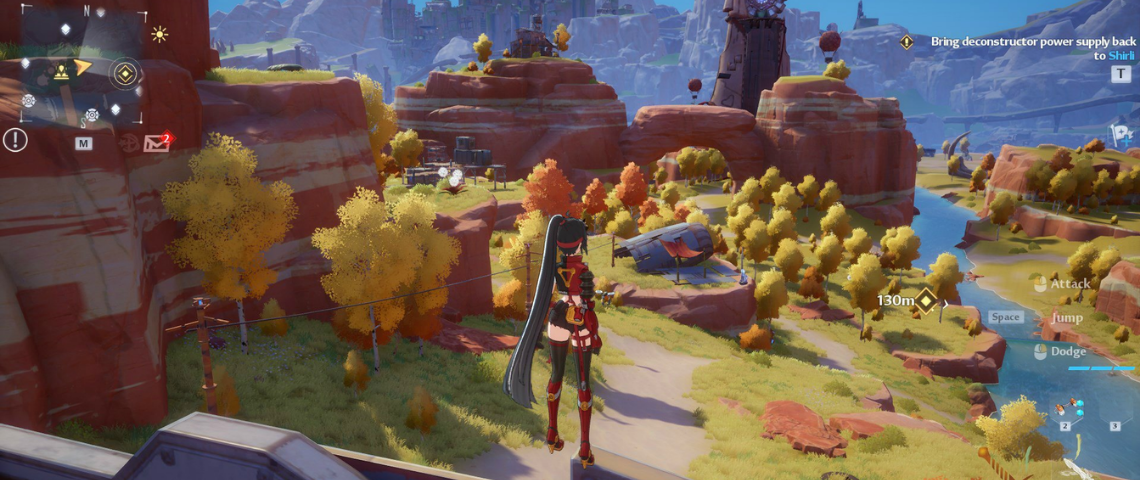1140x480 pixels.
Task: Open the deconstructor power supply quest tracker
Action: click(x=1018, y=48)
